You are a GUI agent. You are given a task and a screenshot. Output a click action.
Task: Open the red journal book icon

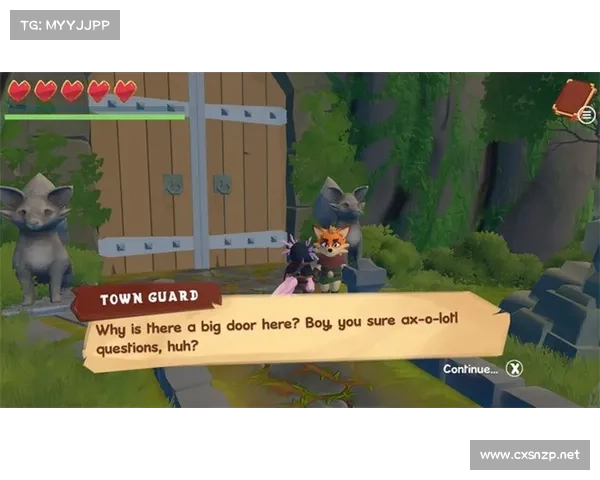[x=573, y=100]
